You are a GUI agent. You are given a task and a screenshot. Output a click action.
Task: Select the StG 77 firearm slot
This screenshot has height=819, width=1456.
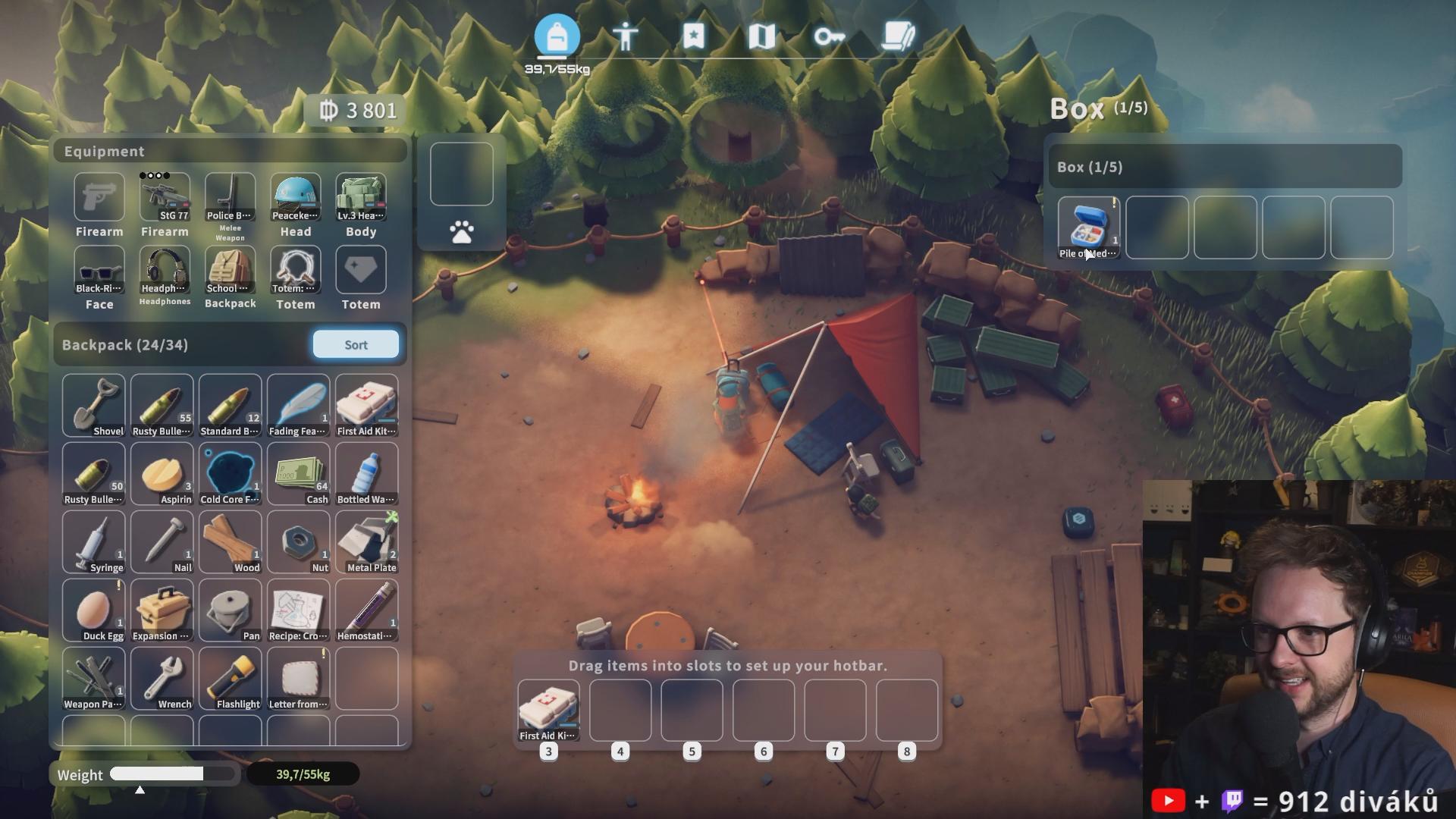165,198
